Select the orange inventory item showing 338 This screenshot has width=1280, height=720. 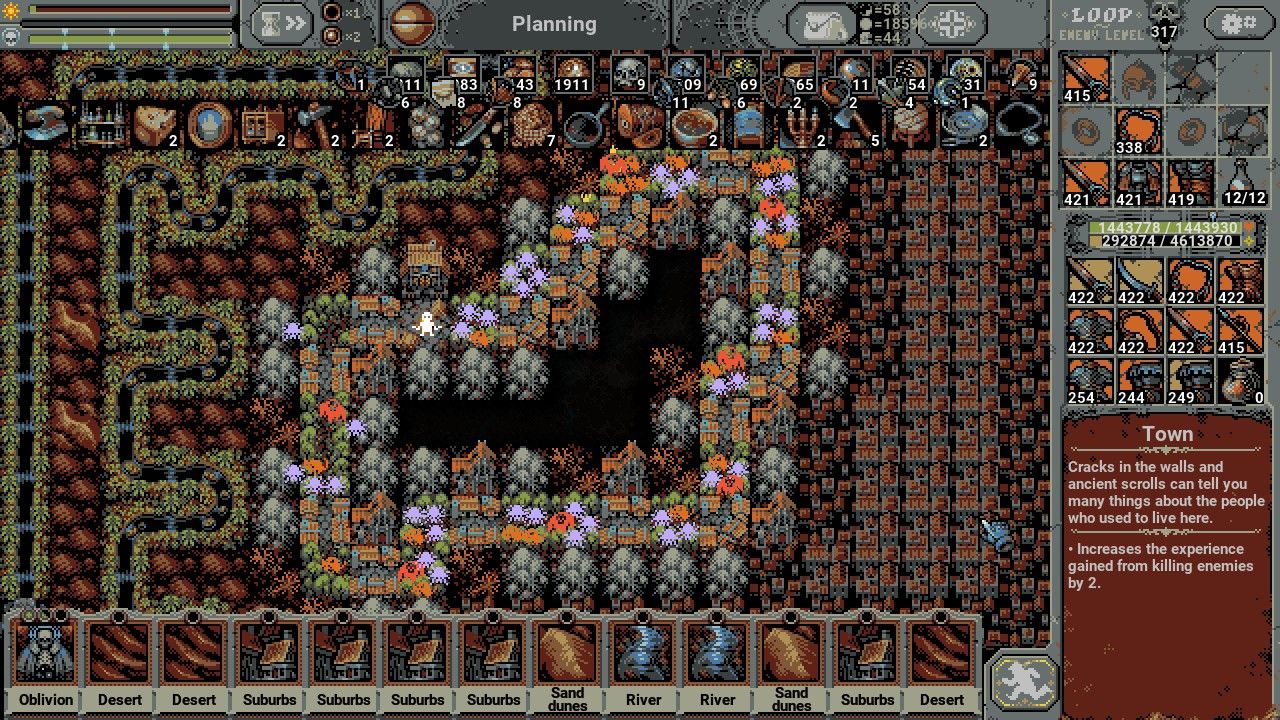coord(1139,128)
